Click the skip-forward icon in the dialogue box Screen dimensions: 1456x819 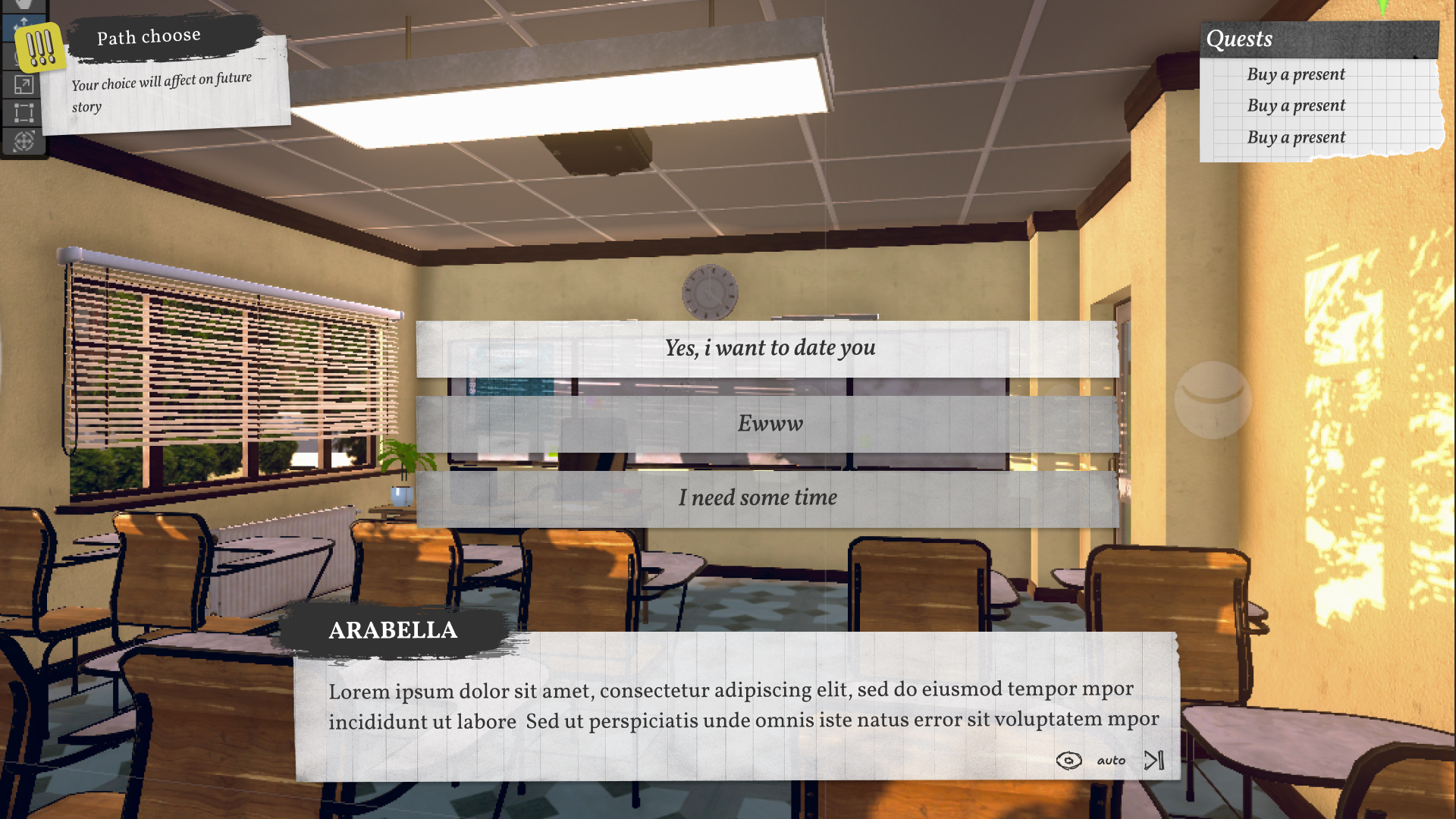1153,759
